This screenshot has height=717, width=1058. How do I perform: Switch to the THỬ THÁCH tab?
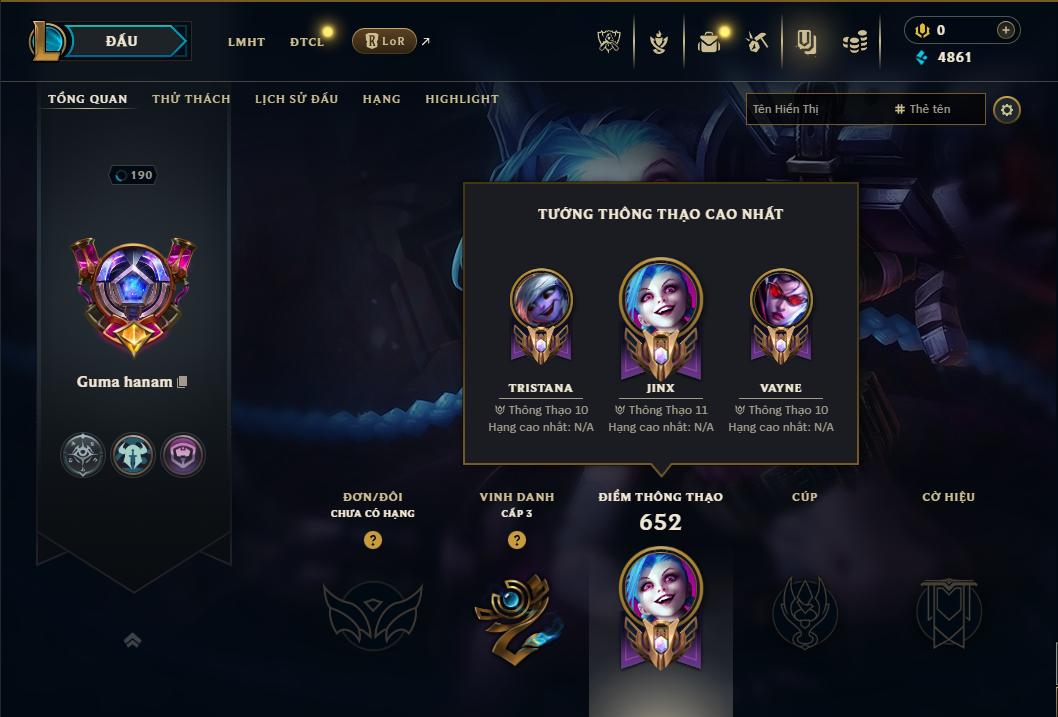(x=191, y=99)
